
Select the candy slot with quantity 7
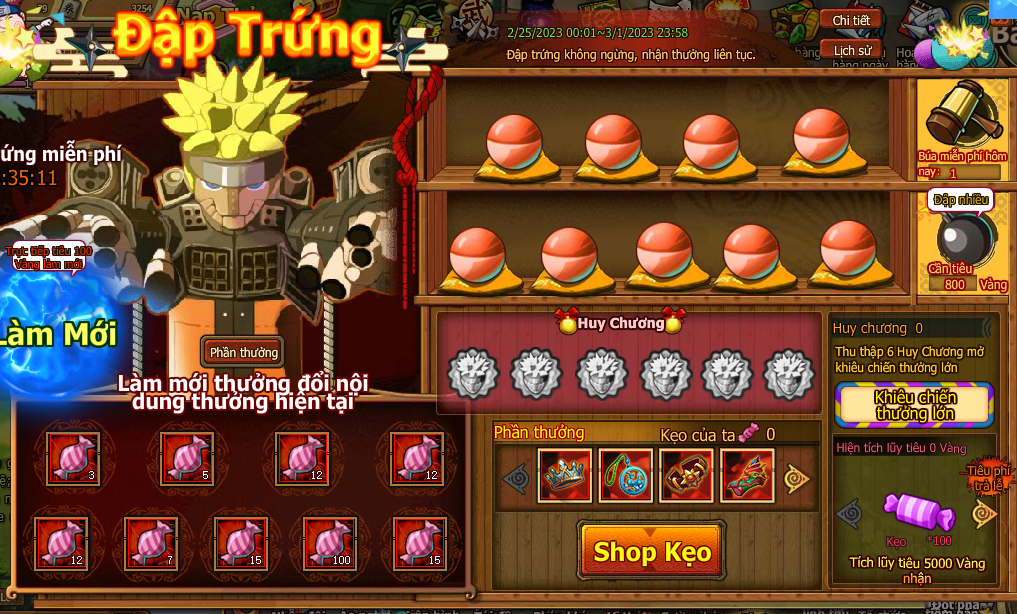pyautogui.click(x=152, y=541)
